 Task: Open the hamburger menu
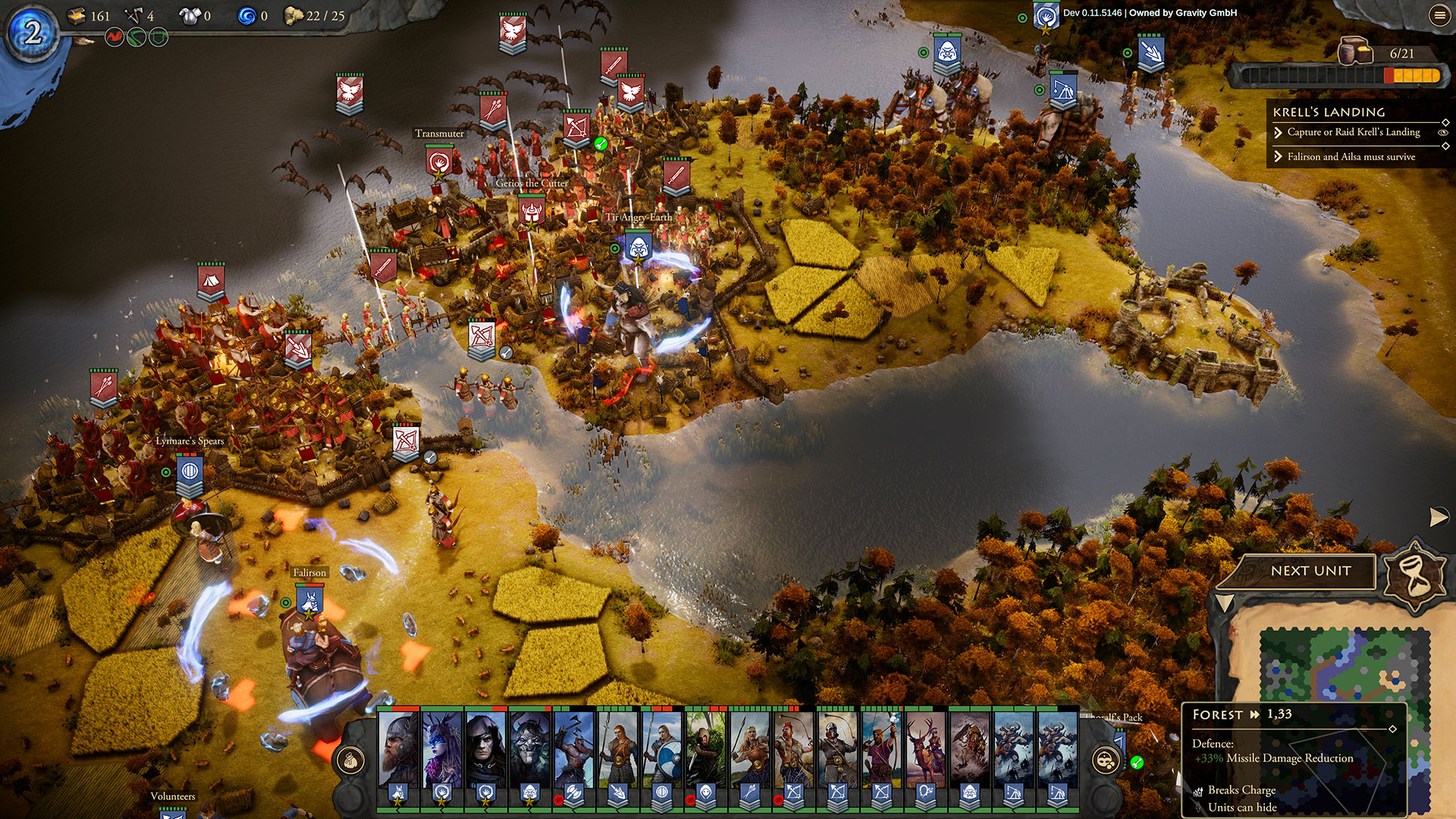click(x=1439, y=14)
